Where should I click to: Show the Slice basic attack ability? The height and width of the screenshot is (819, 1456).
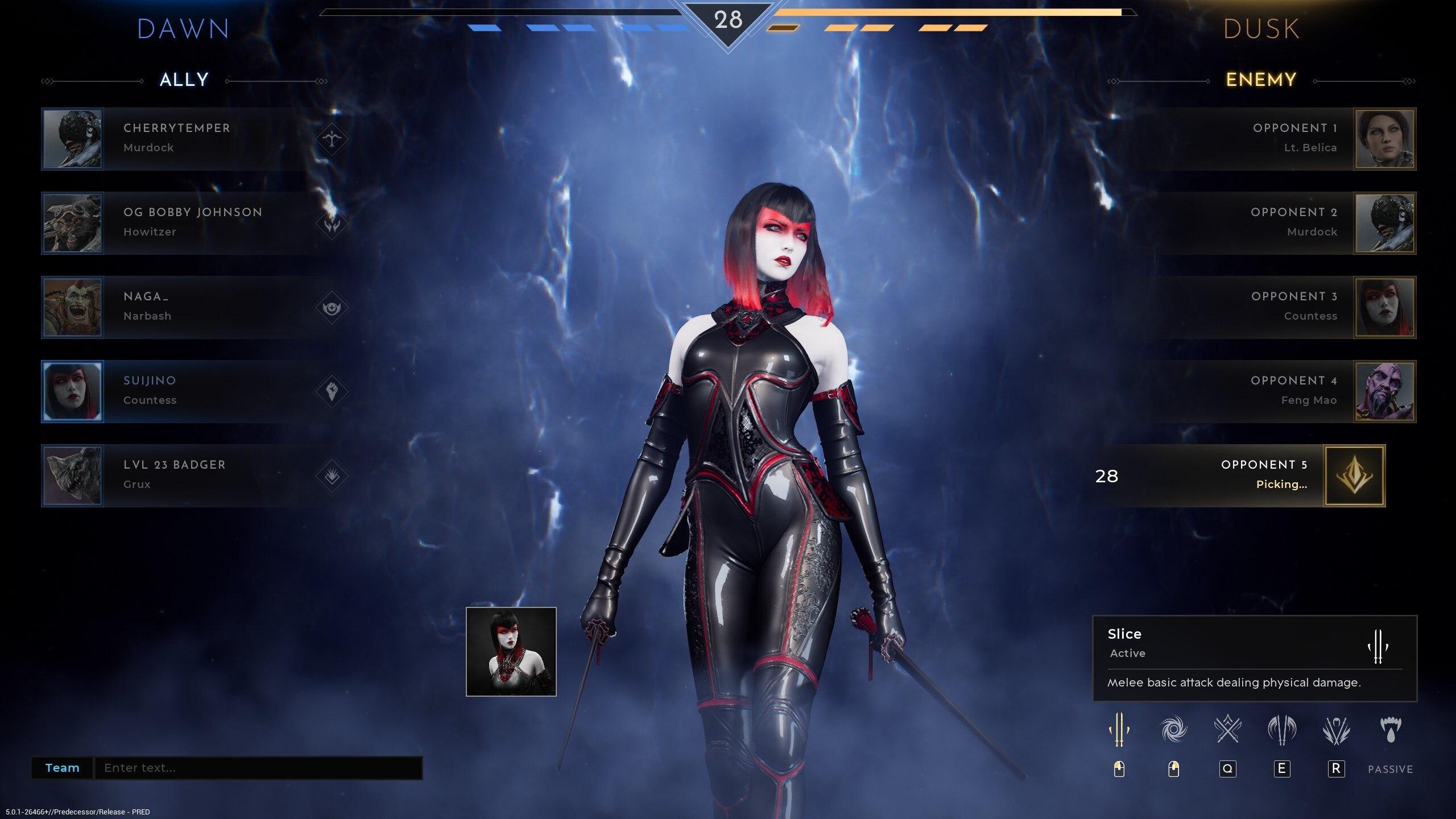(1119, 730)
